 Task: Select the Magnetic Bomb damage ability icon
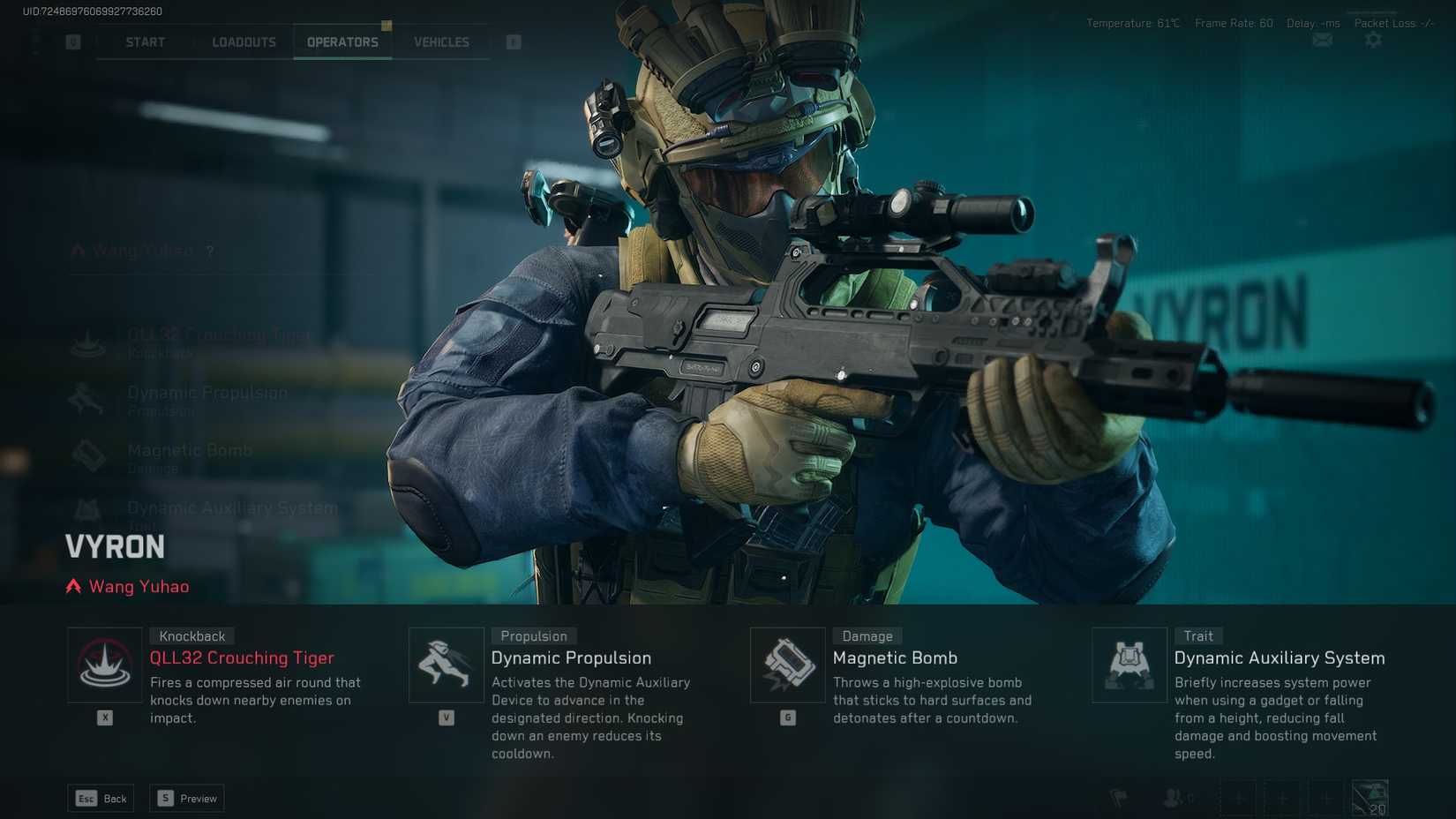(x=788, y=665)
